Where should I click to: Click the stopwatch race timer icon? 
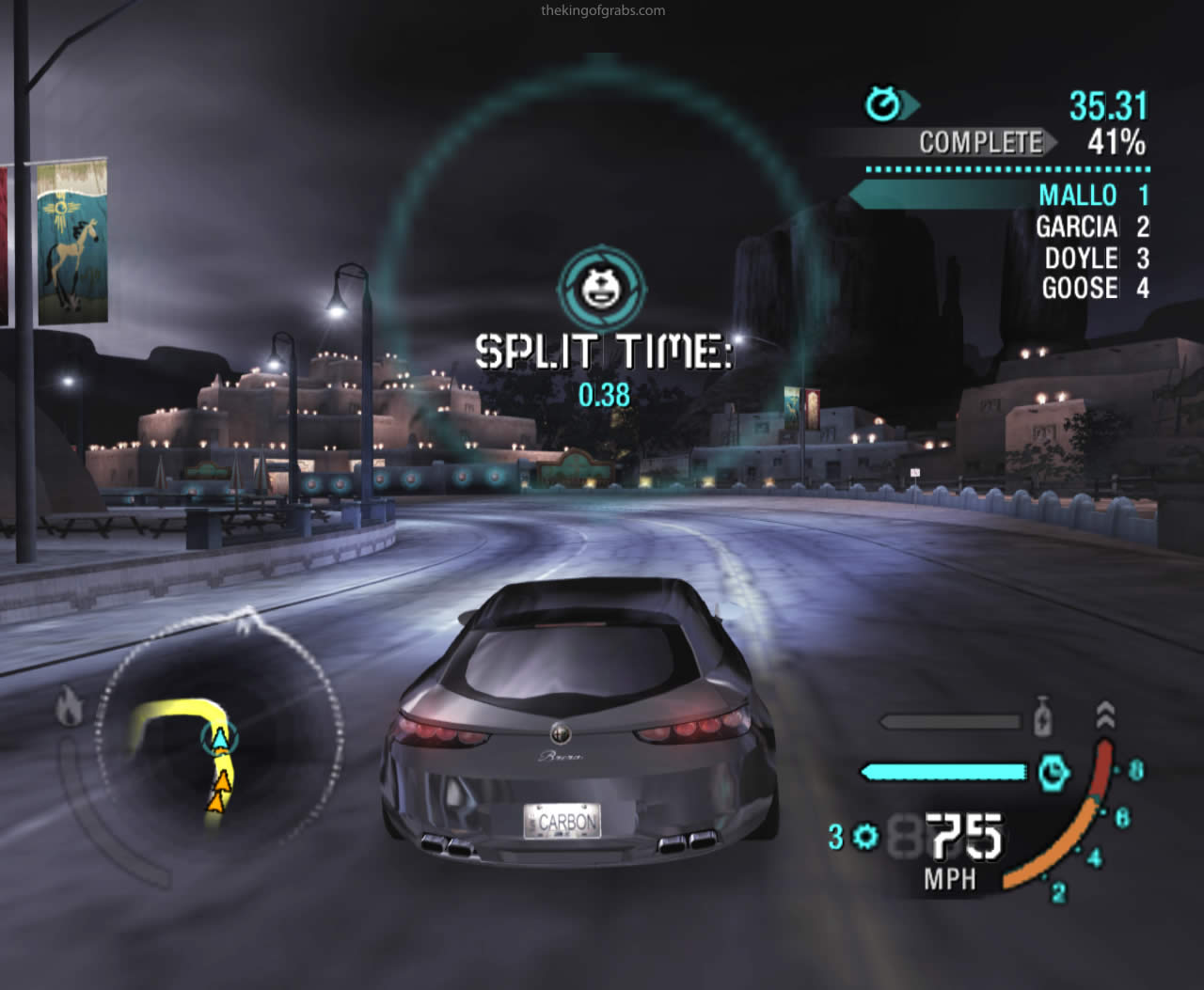[x=884, y=103]
